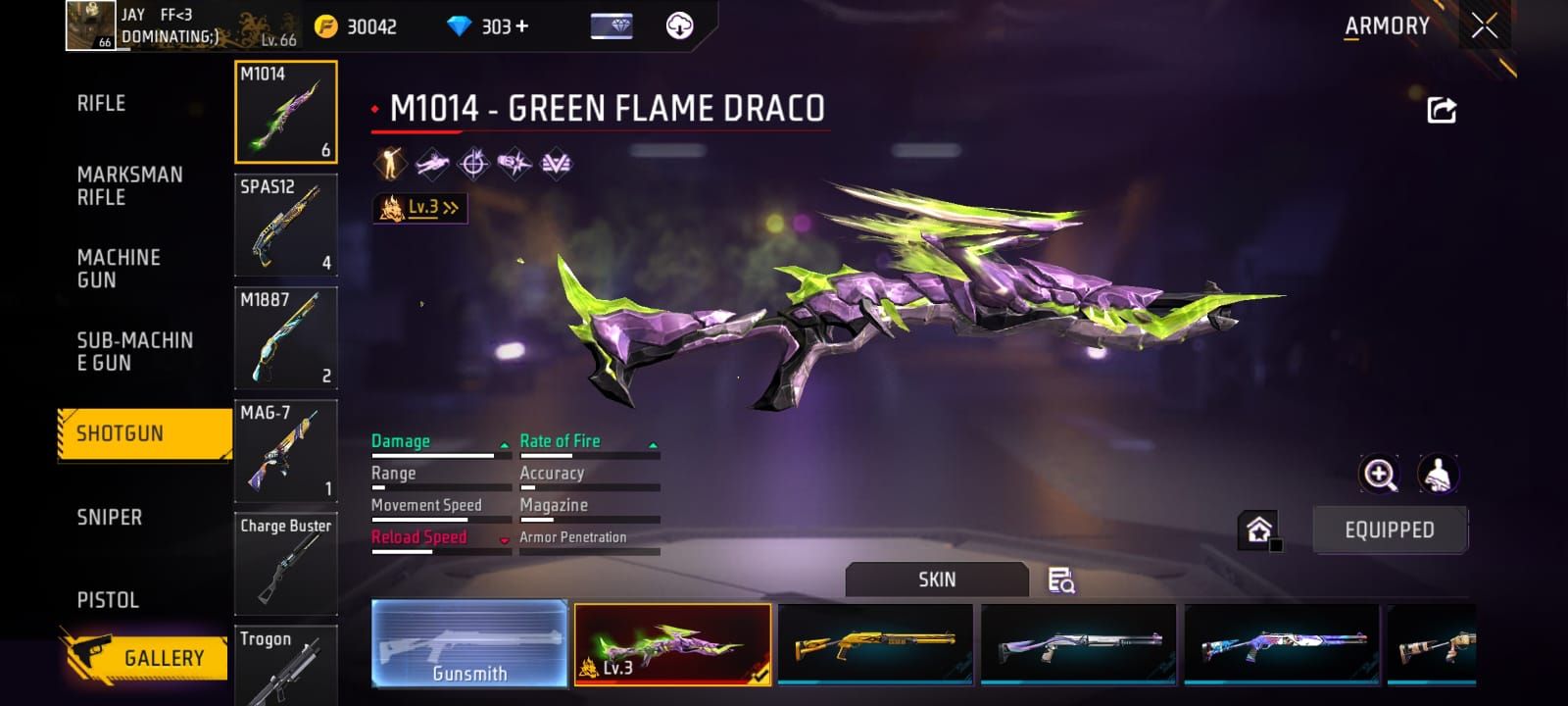
Task: Open the Marksman Rifle category
Action: pyautogui.click(x=129, y=185)
